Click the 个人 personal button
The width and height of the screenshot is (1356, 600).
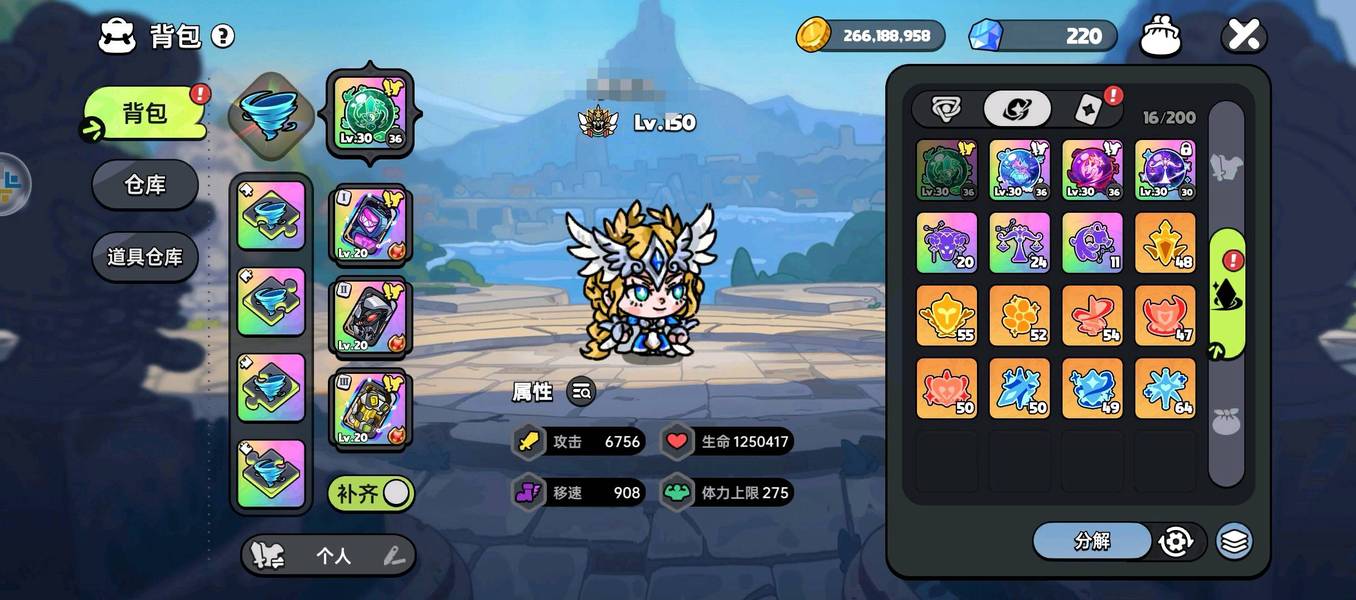[x=333, y=556]
